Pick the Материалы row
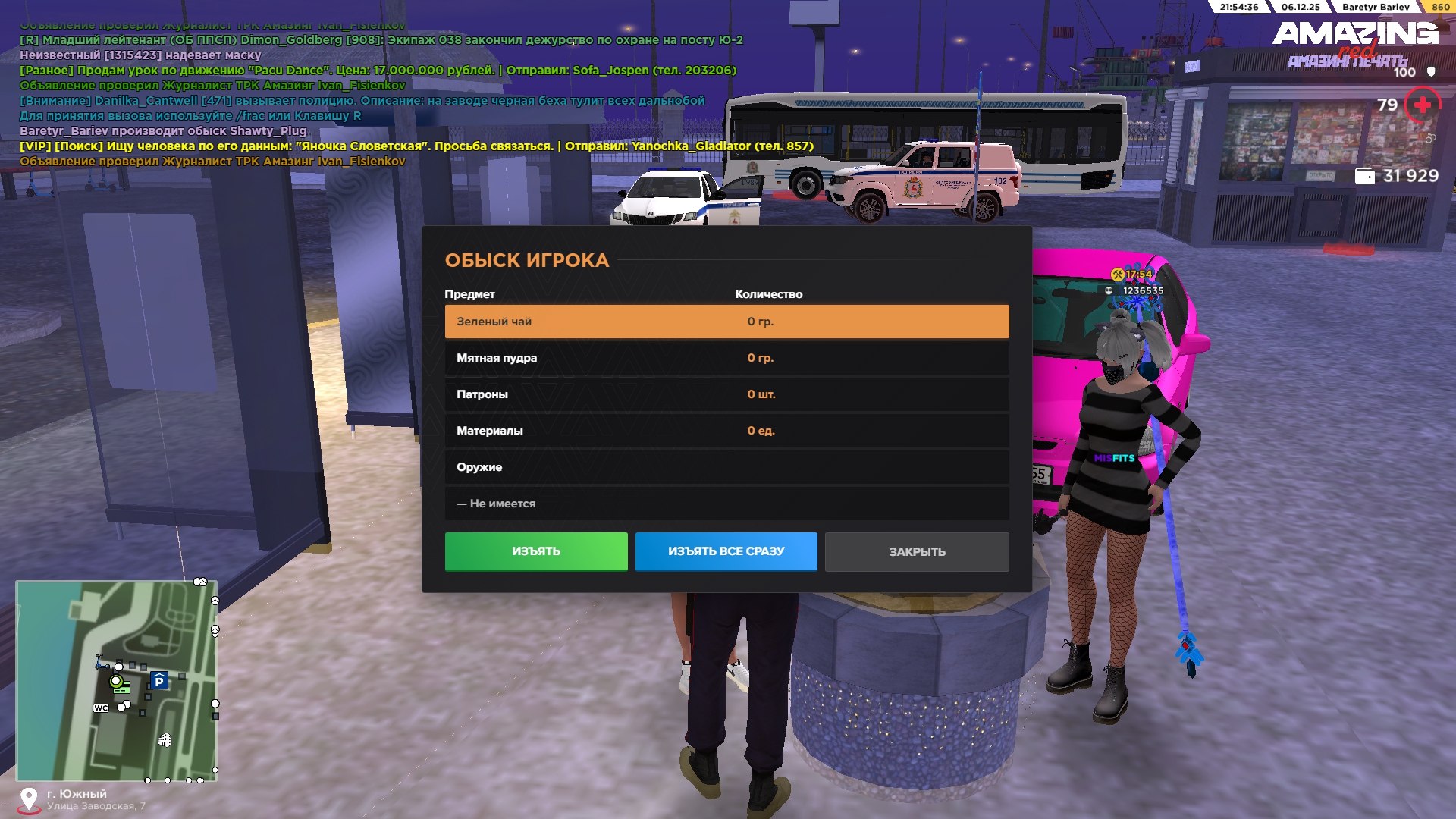The width and height of the screenshot is (1456, 819). tap(726, 431)
